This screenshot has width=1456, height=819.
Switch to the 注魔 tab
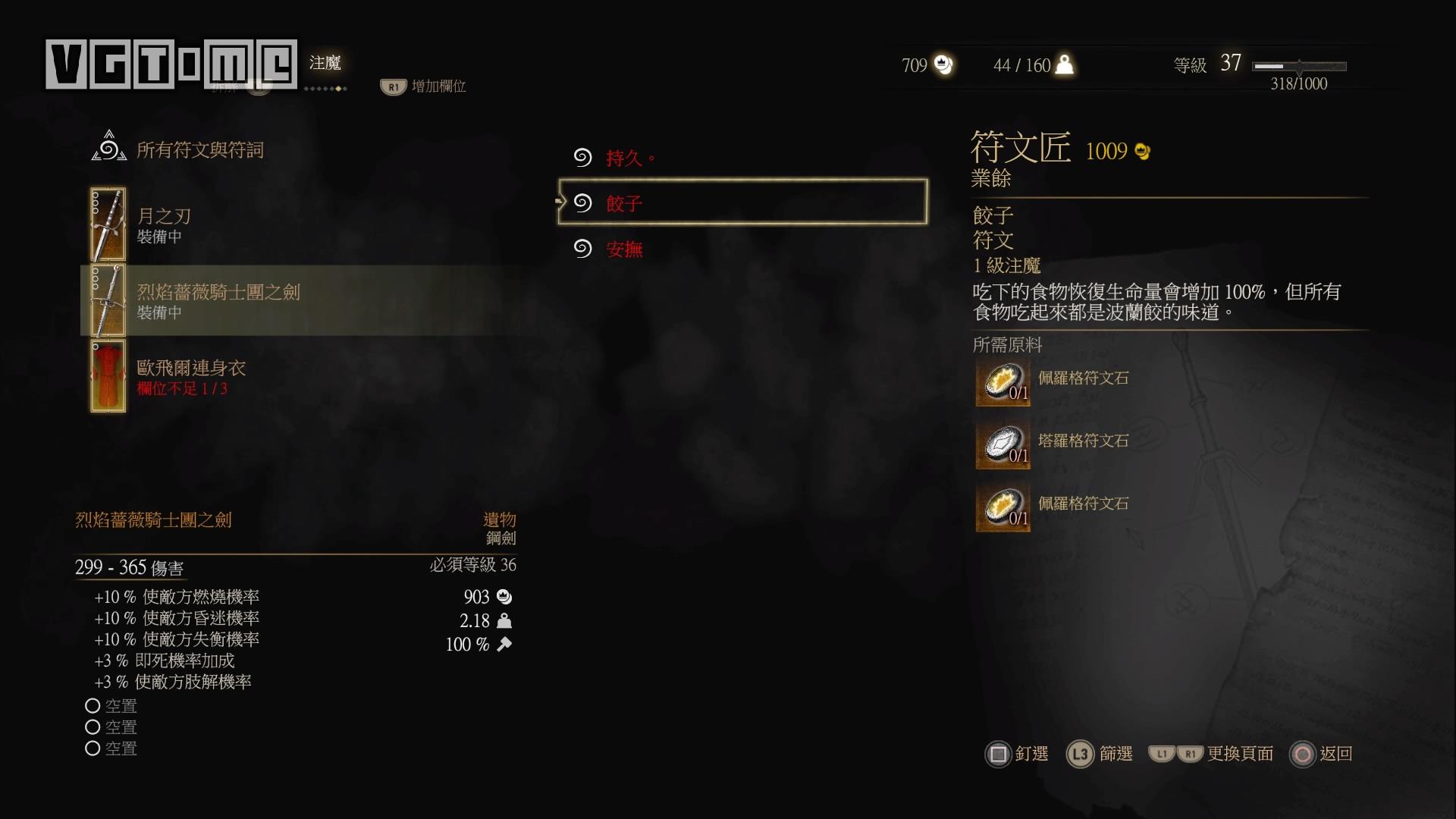(x=326, y=64)
